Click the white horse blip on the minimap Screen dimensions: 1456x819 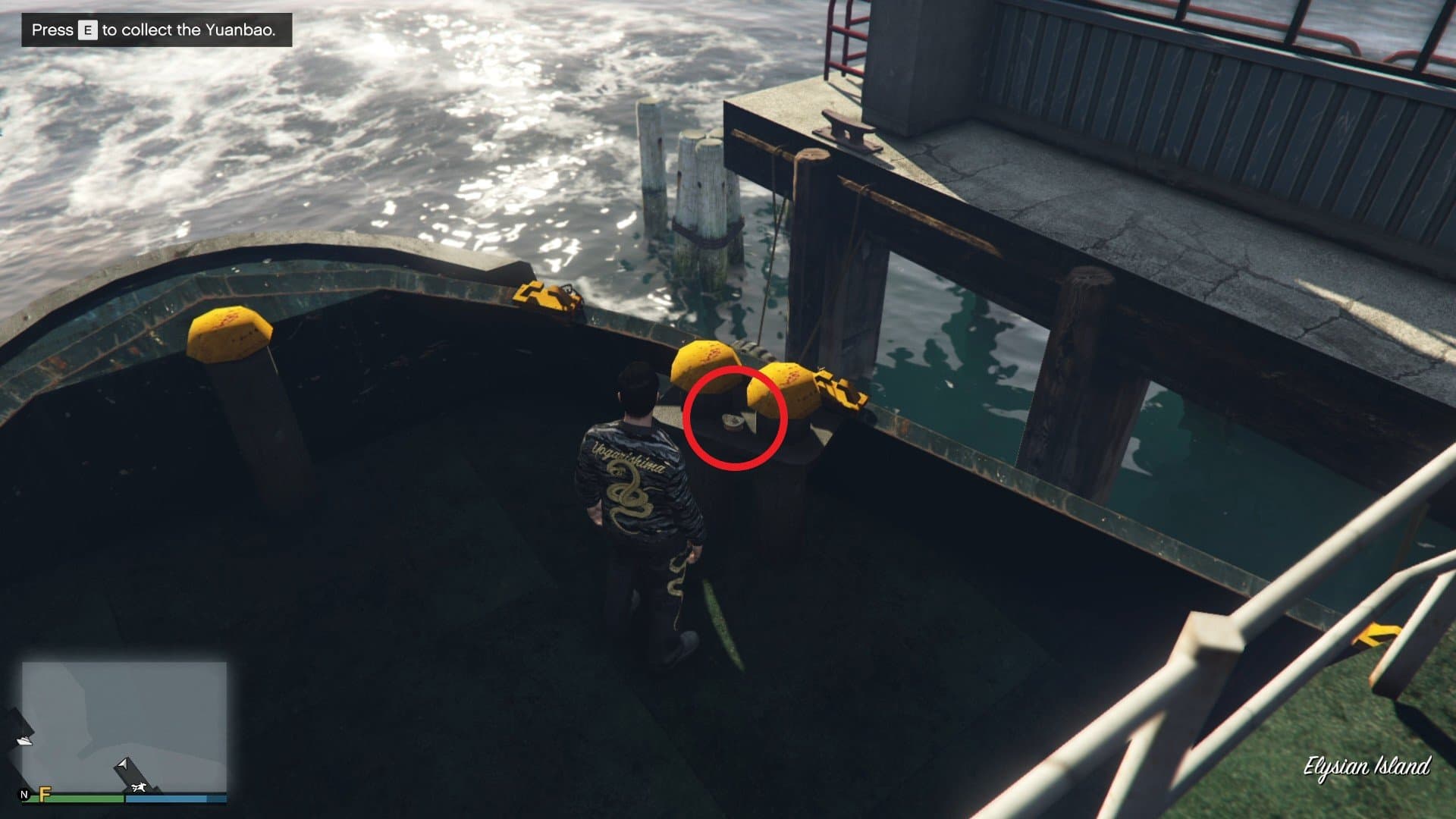click(x=139, y=788)
